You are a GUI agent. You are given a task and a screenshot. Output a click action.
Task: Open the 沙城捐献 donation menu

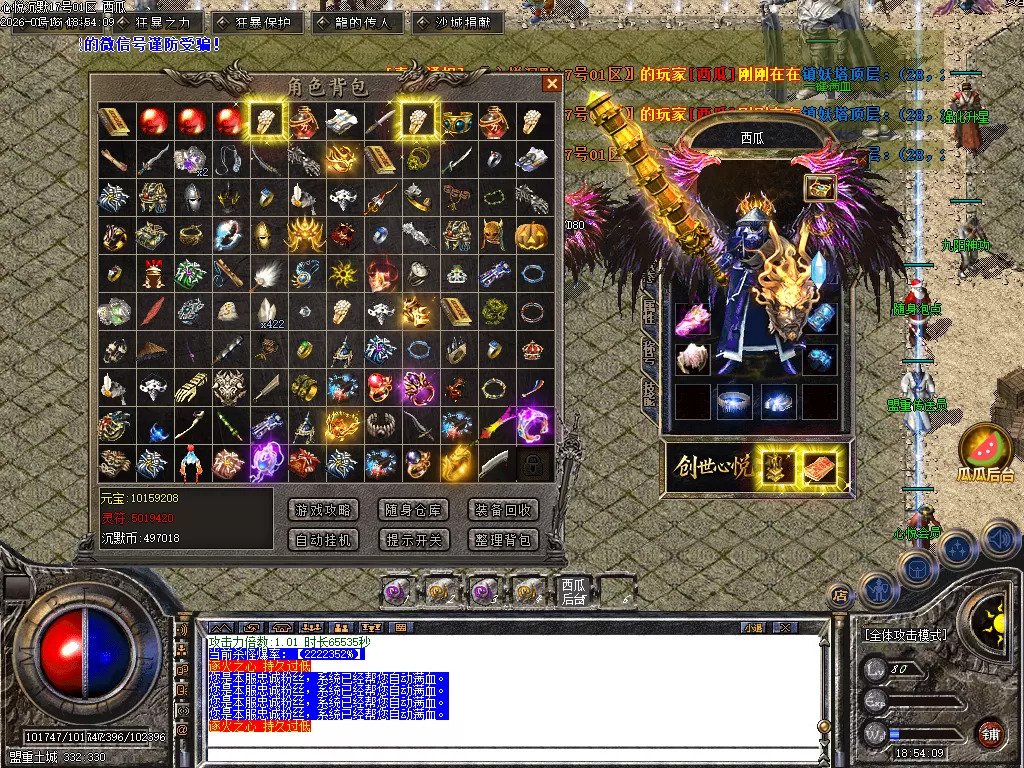(456, 22)
